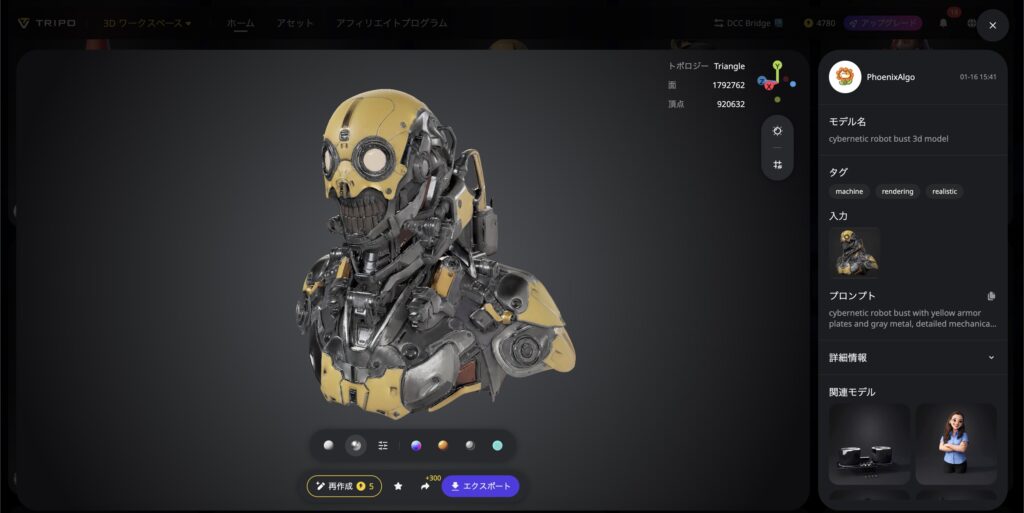
Task: Copy the prompt text with the copy icon
Action: [991, 296]
